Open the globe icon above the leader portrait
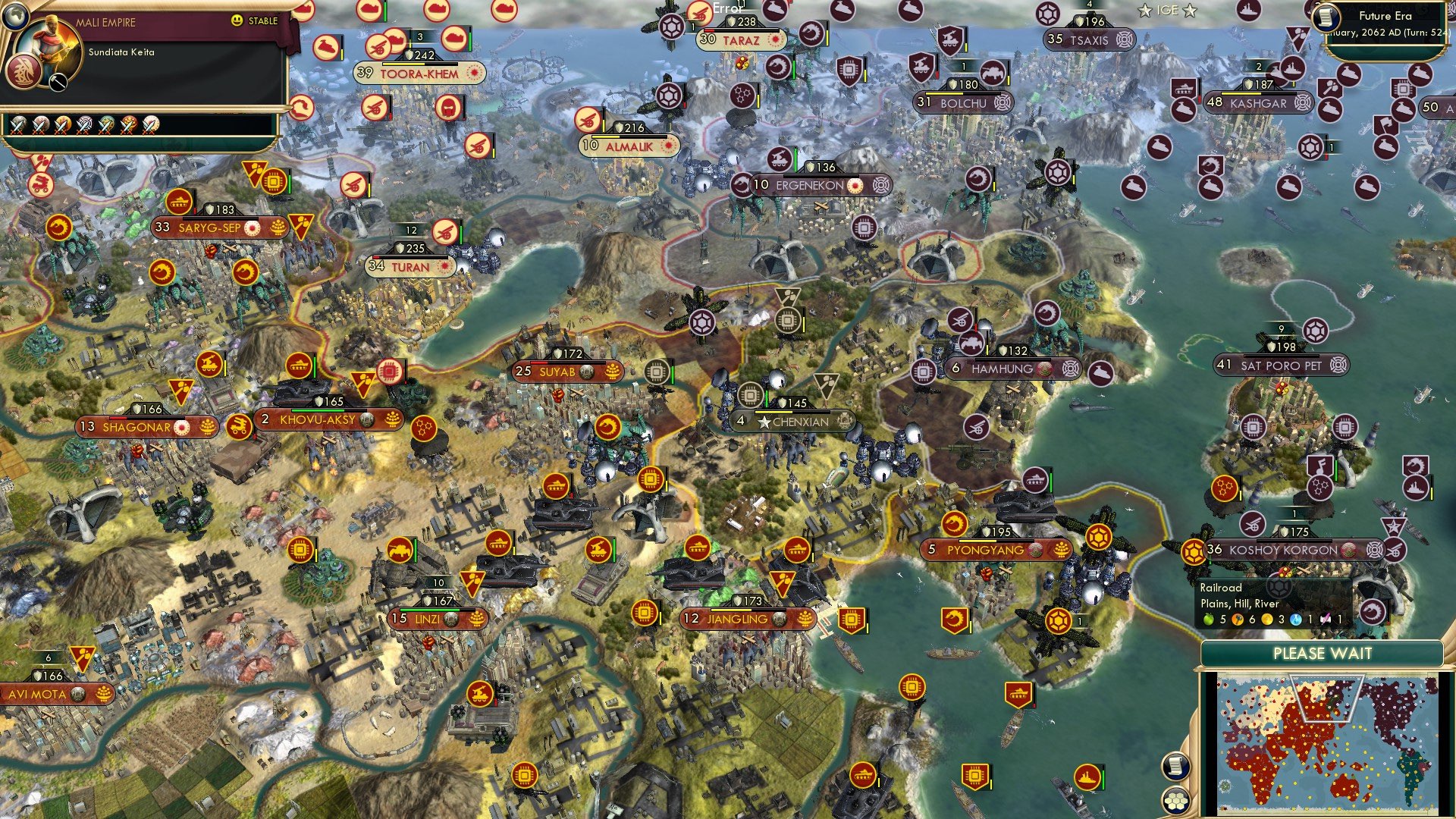 coord(14,12)
